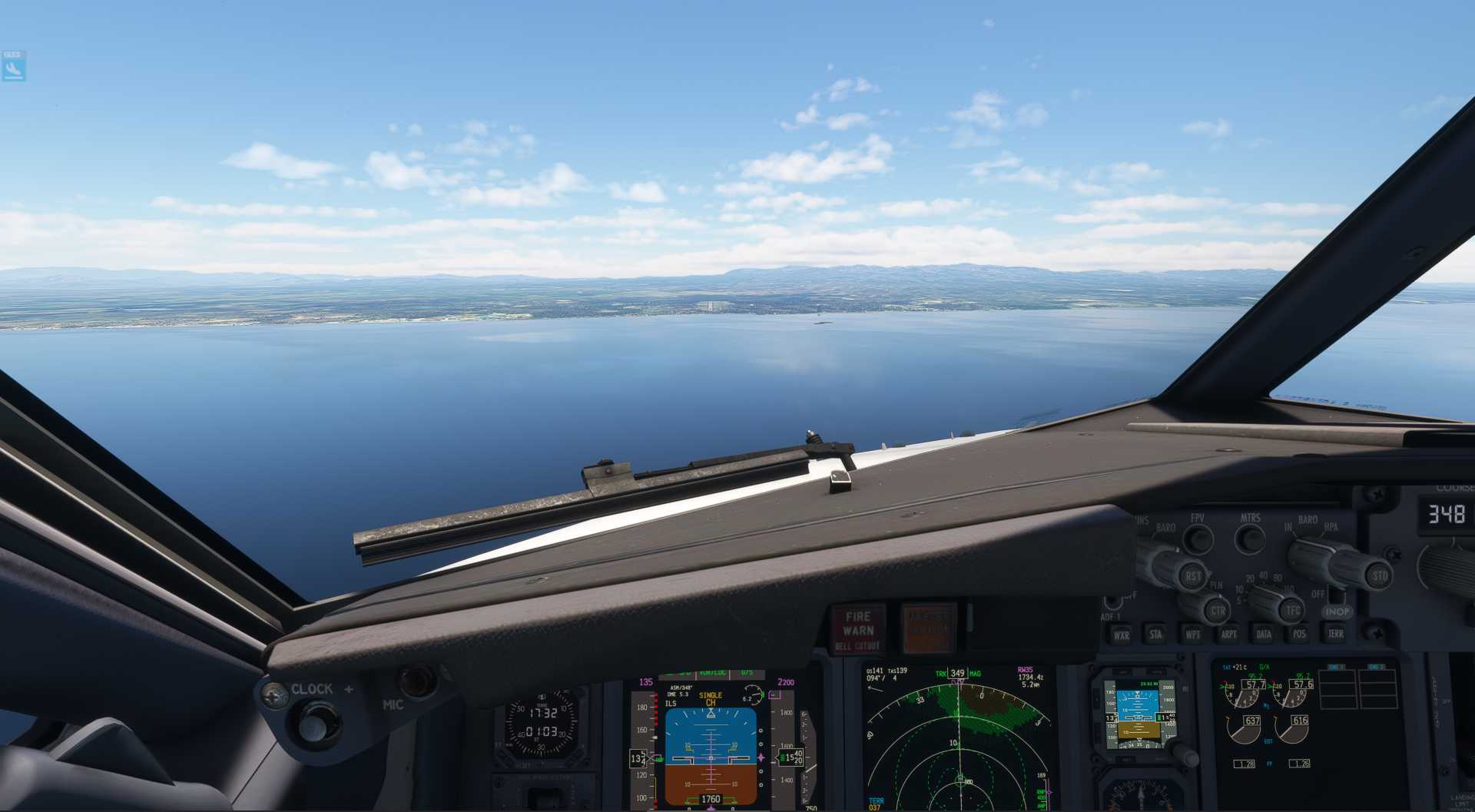
Task: Push the TFC traffic button
Action: pos(1293,611)
